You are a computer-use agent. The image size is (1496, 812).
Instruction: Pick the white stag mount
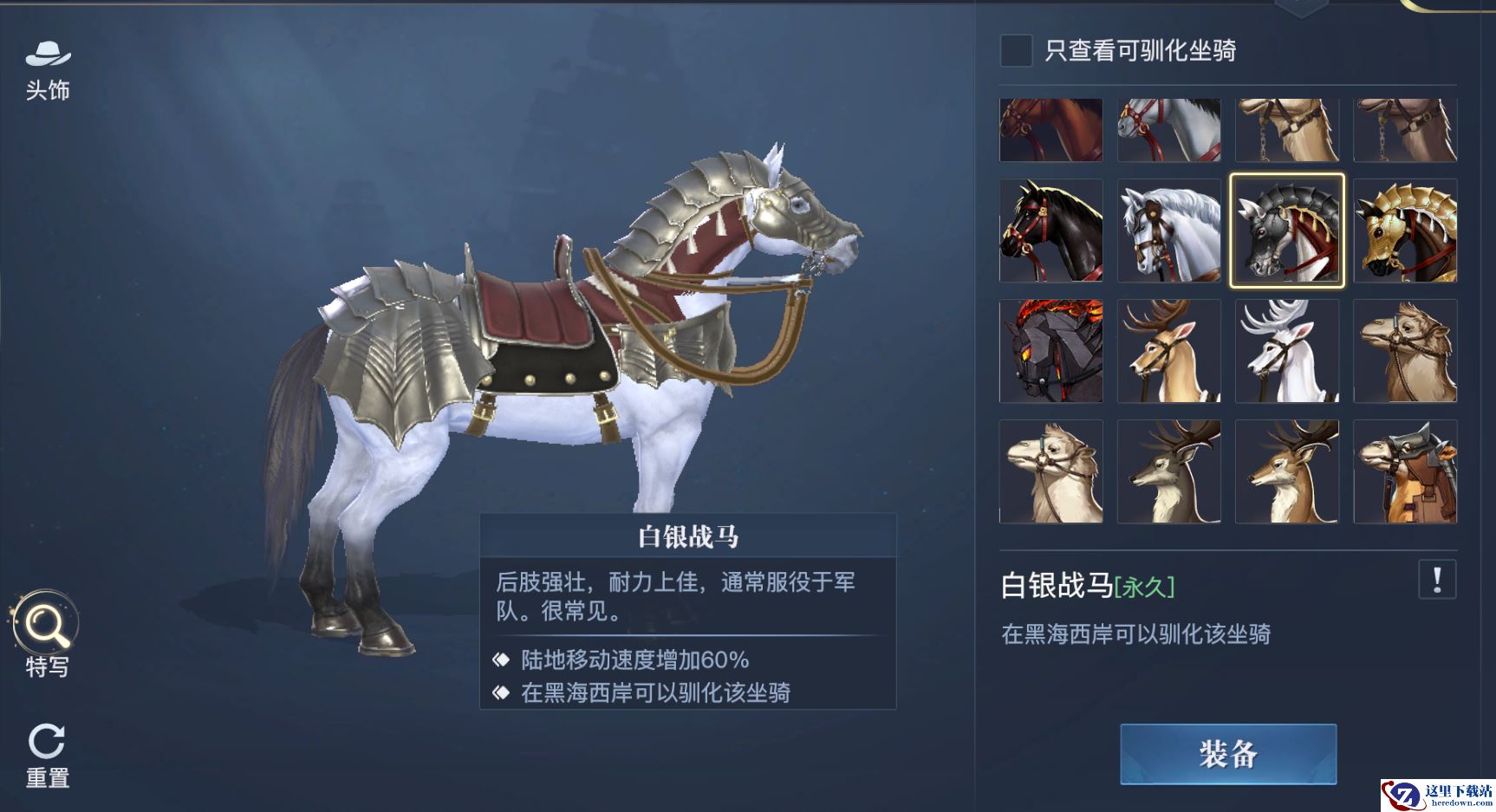coord(1287,351)
